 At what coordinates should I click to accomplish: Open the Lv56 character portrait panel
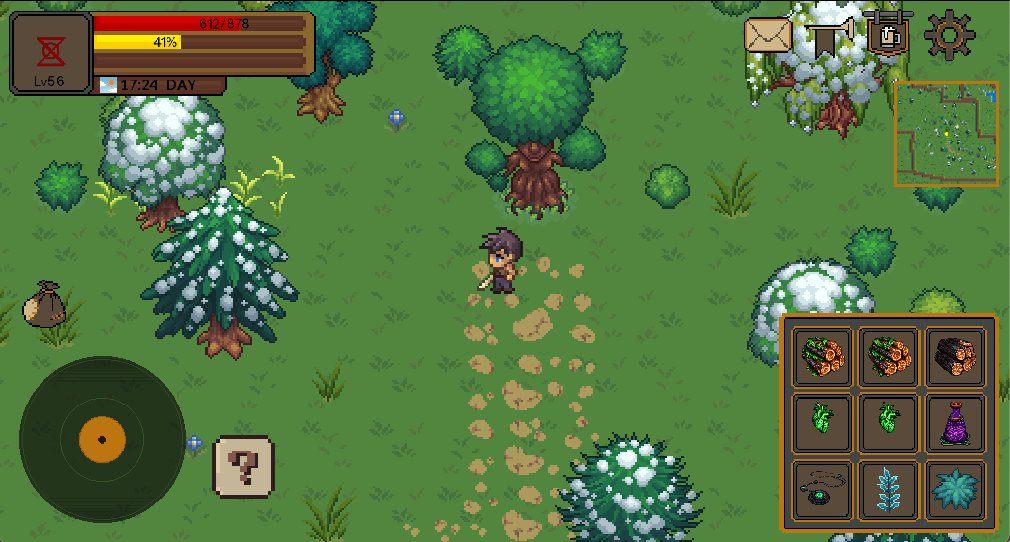point(51,54)
